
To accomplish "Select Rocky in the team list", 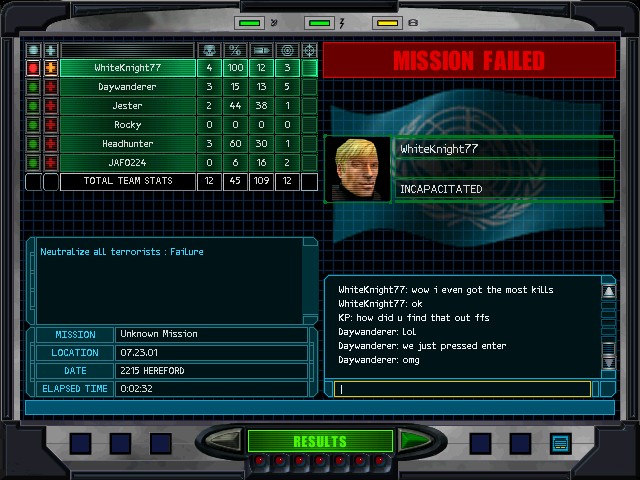I will [127, 125].
